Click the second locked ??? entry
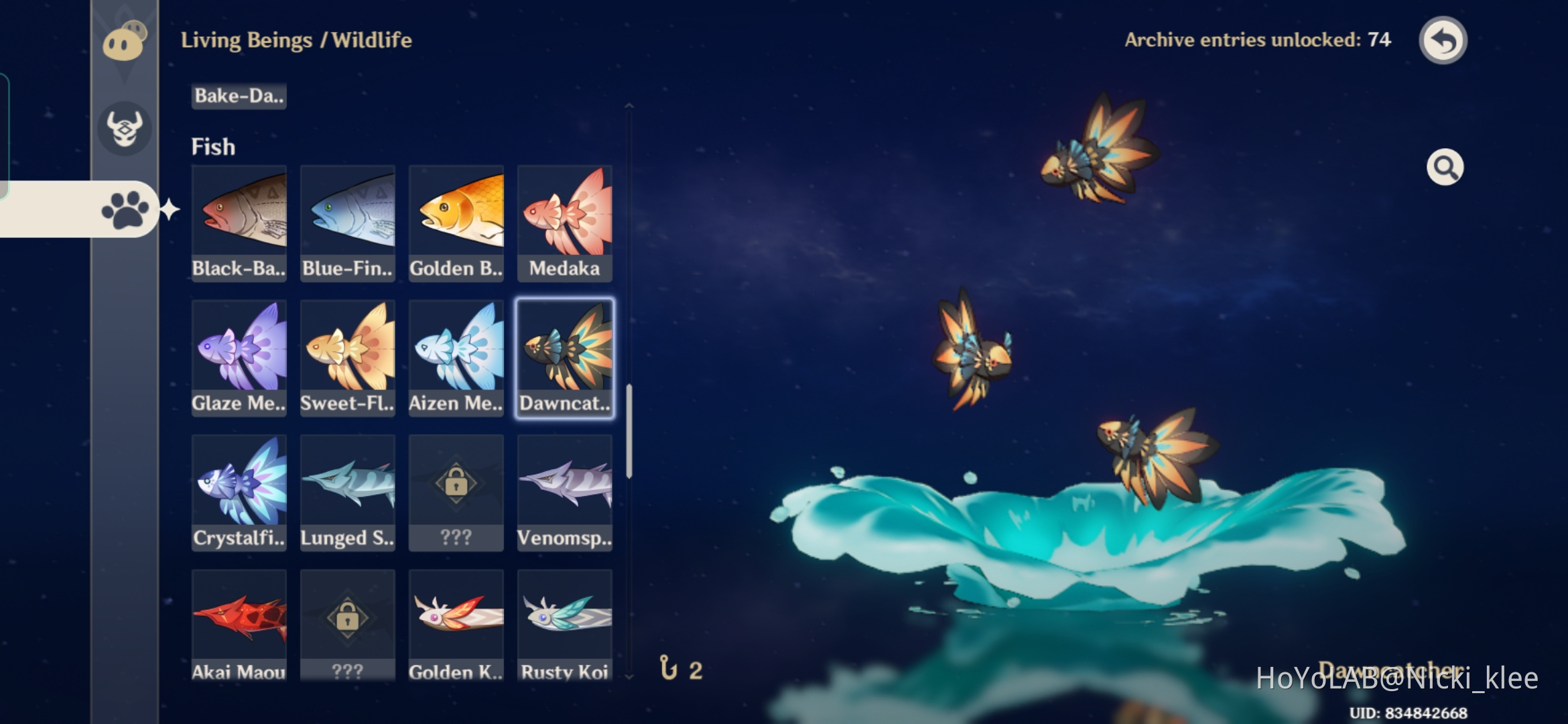The width and height of the screenshot is (1568, 724). pos(347,623)
